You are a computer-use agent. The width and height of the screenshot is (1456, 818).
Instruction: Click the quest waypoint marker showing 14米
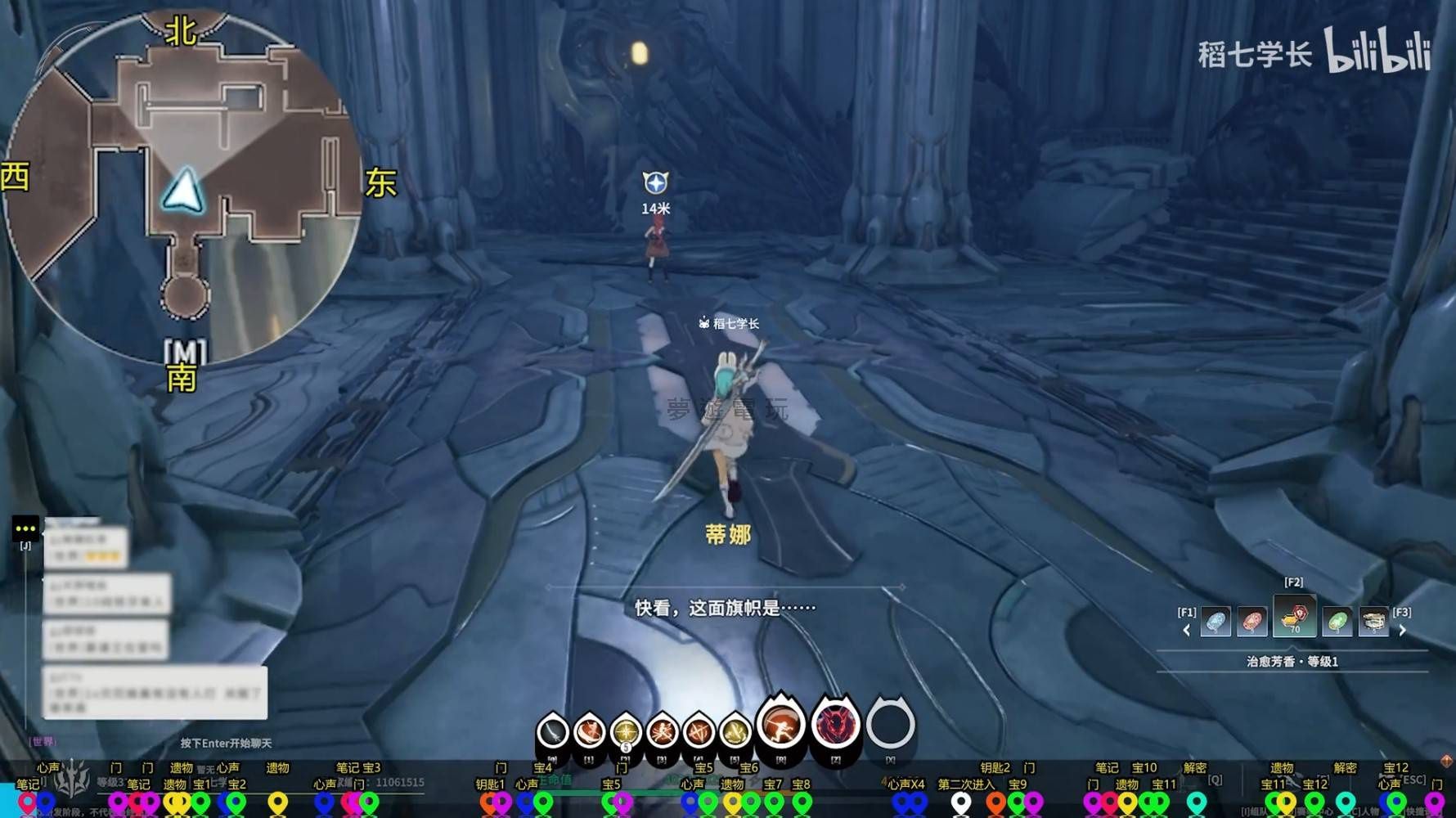pyautogui.click(x=655, y=183)
